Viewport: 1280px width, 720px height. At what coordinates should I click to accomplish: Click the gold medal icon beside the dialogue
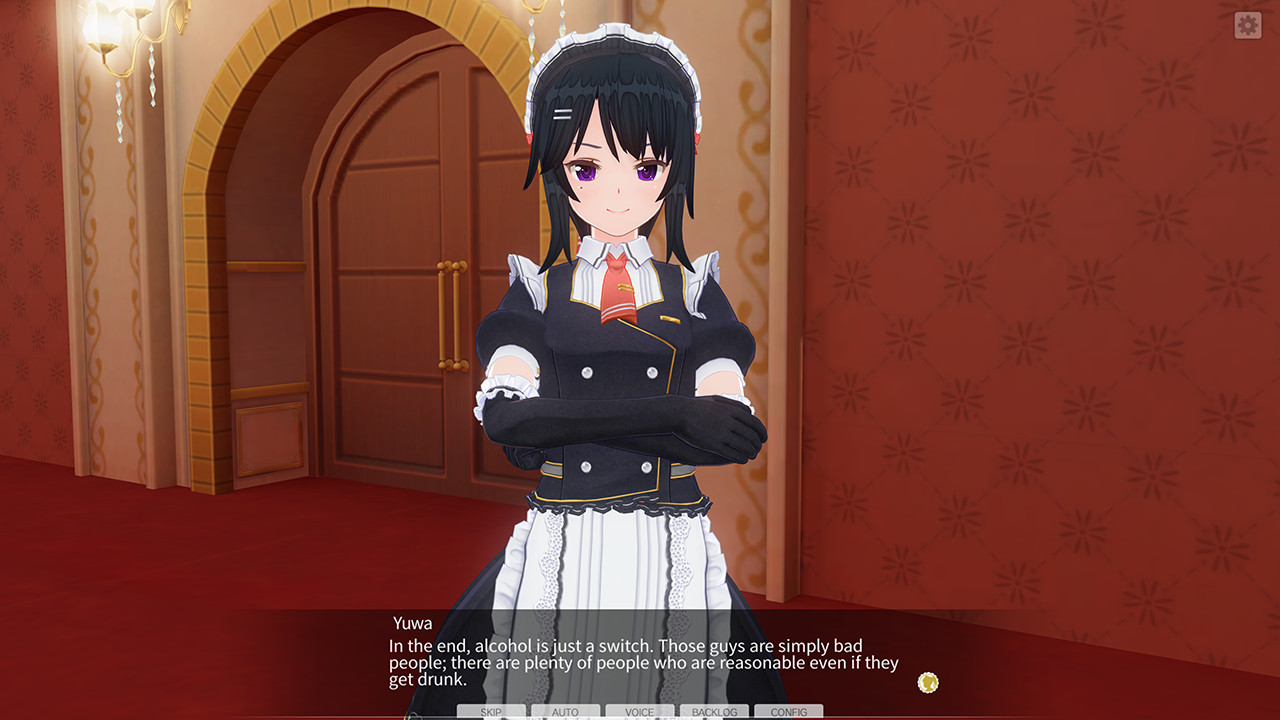[x=926, y=681]
